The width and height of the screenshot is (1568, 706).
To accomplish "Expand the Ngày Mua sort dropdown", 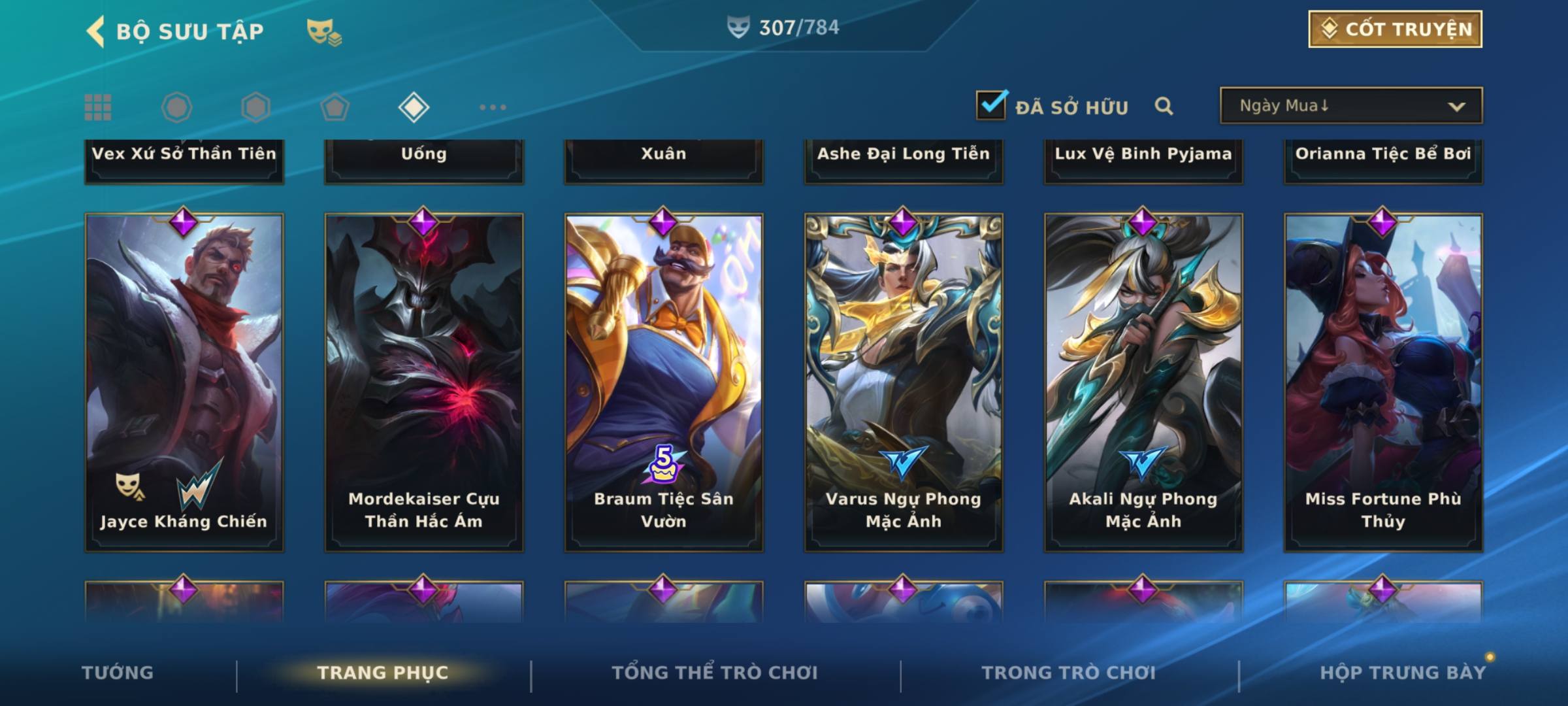I will (1350, 105).
